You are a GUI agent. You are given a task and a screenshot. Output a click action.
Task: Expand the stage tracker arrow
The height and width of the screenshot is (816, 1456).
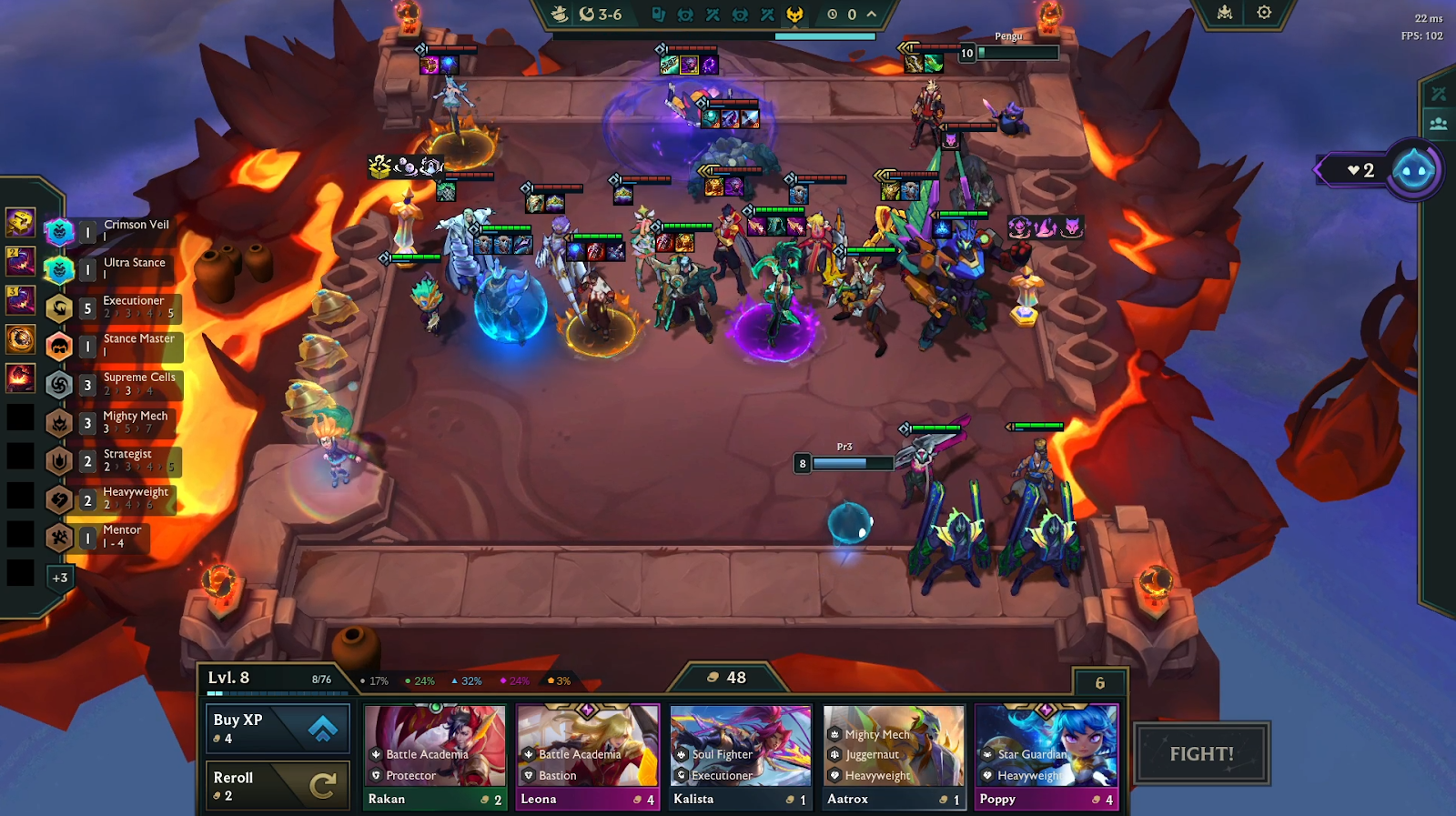[x=872, y=15]
